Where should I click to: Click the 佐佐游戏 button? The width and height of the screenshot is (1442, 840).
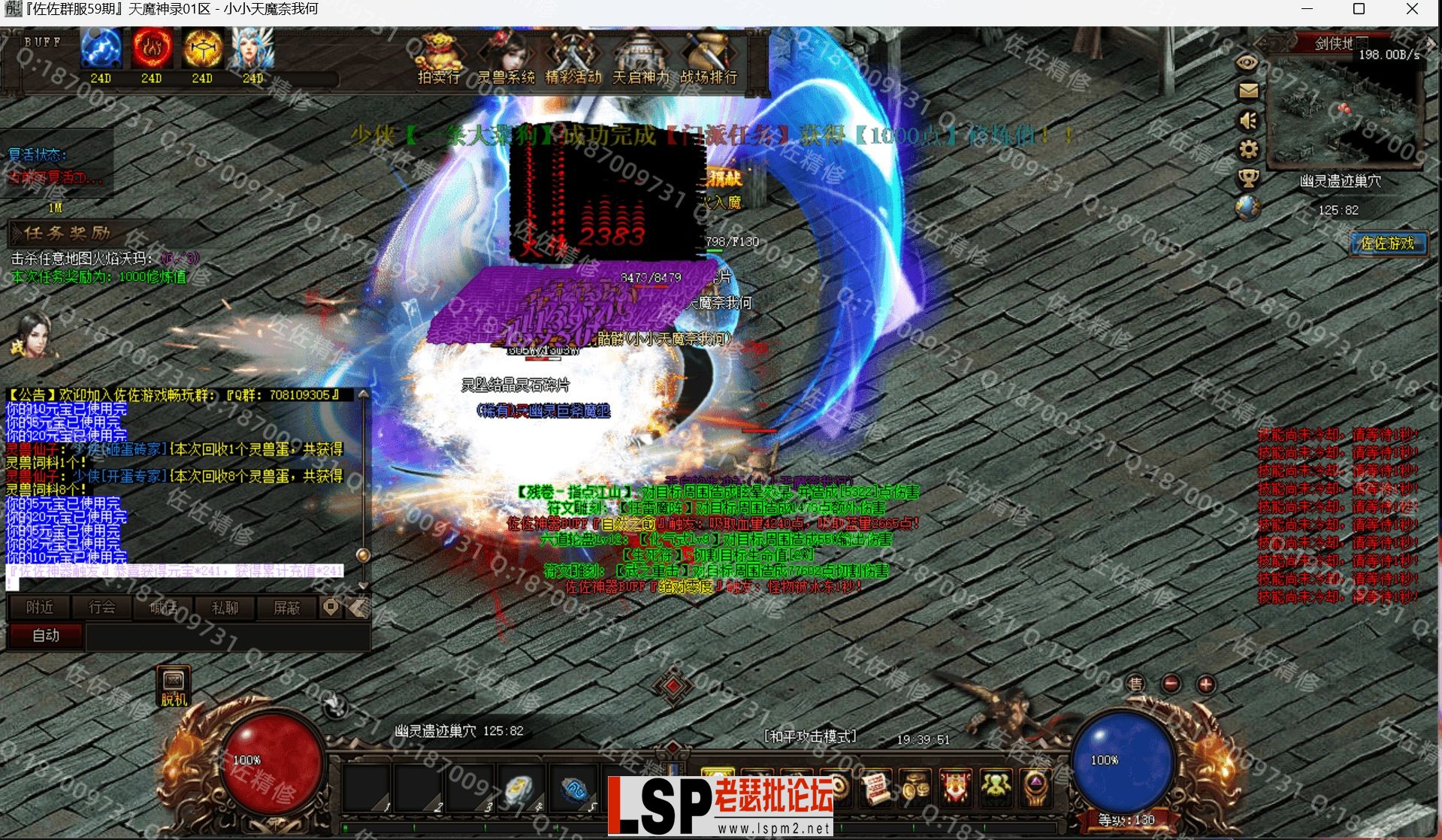coord(1387,243)
